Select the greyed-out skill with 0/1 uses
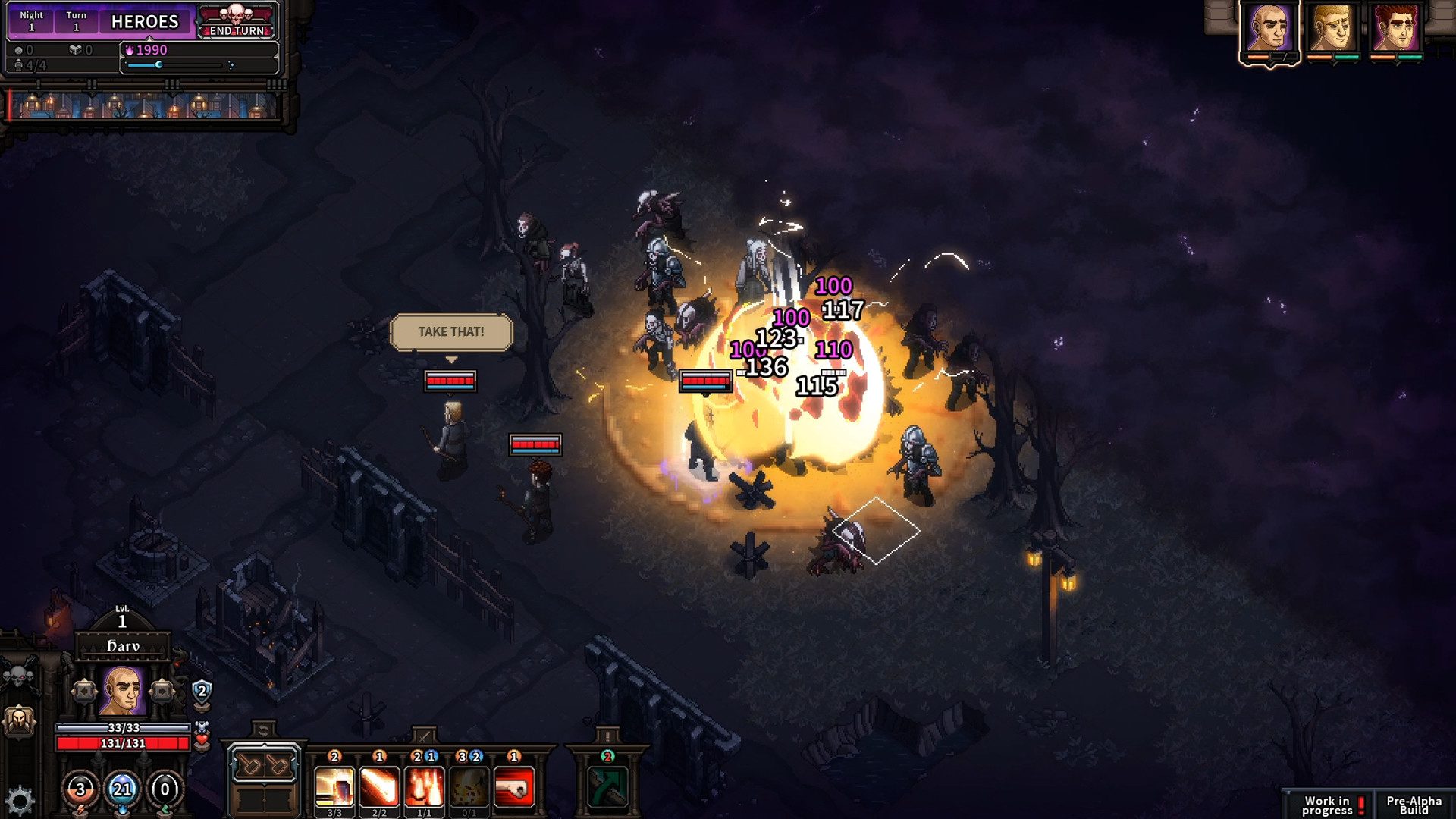The image size is (1456, 819). (469, 787)
